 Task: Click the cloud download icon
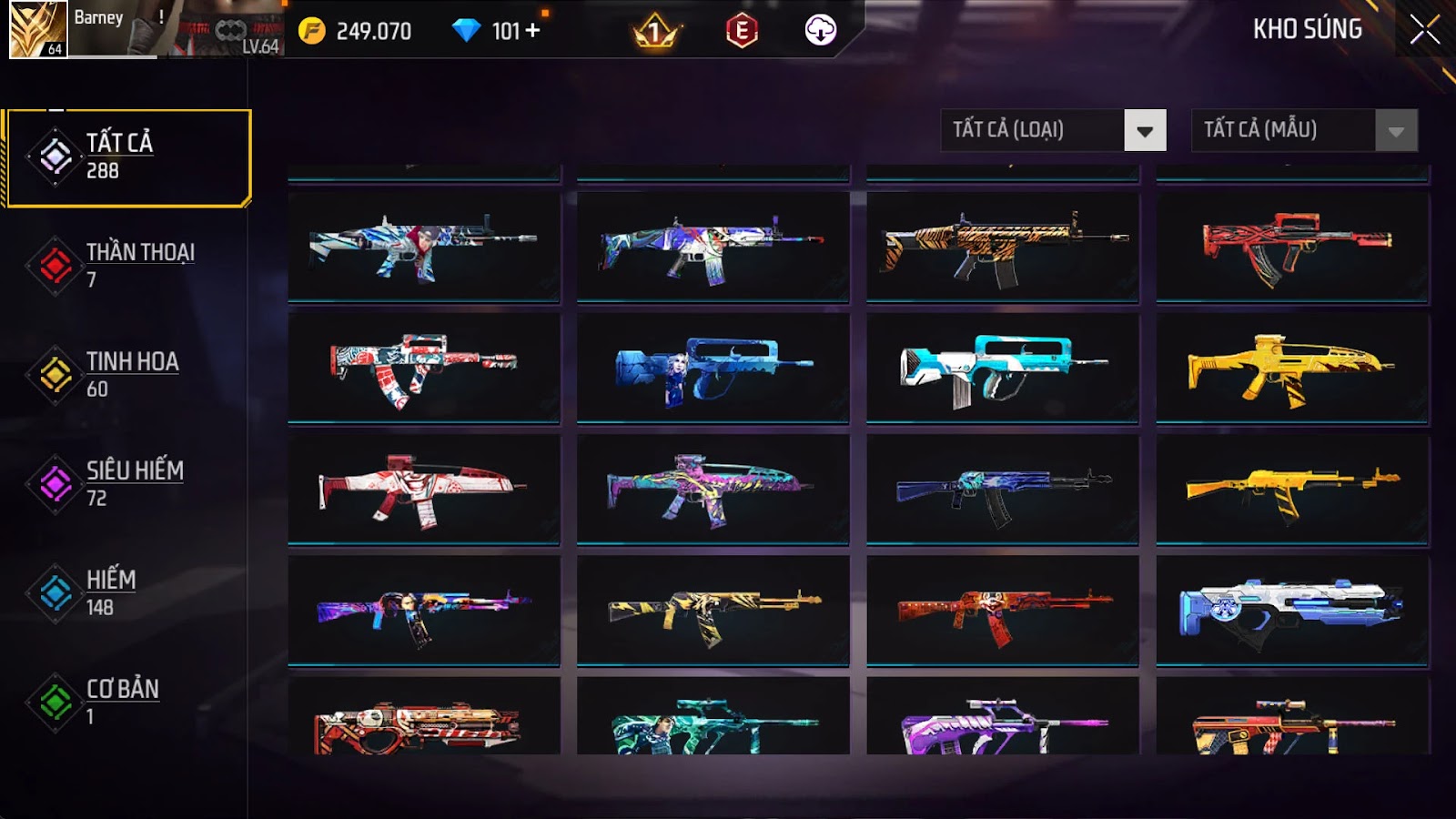(x=821, y=31)
